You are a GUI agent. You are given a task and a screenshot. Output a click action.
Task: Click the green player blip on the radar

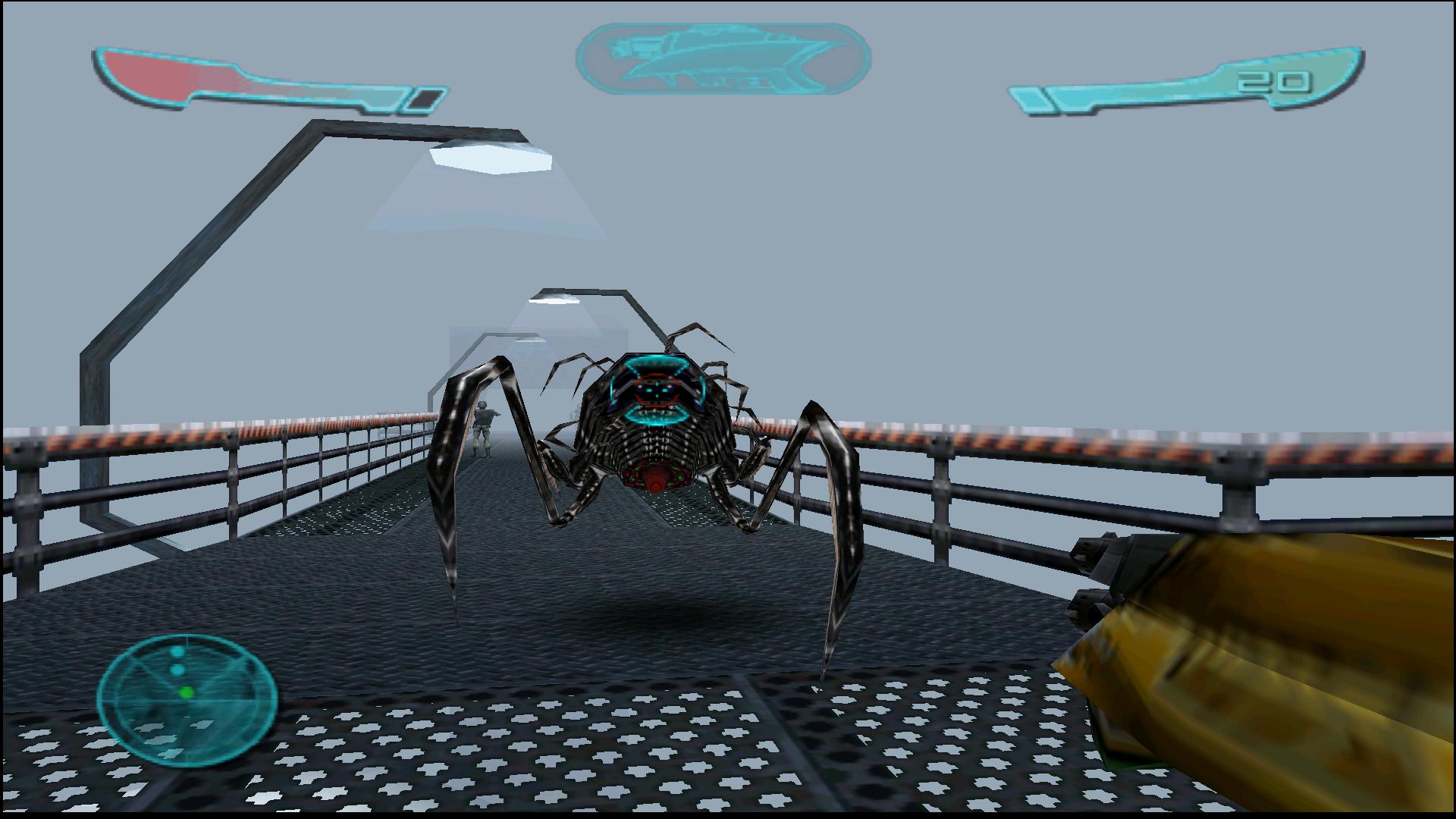[x=186, y=692]
